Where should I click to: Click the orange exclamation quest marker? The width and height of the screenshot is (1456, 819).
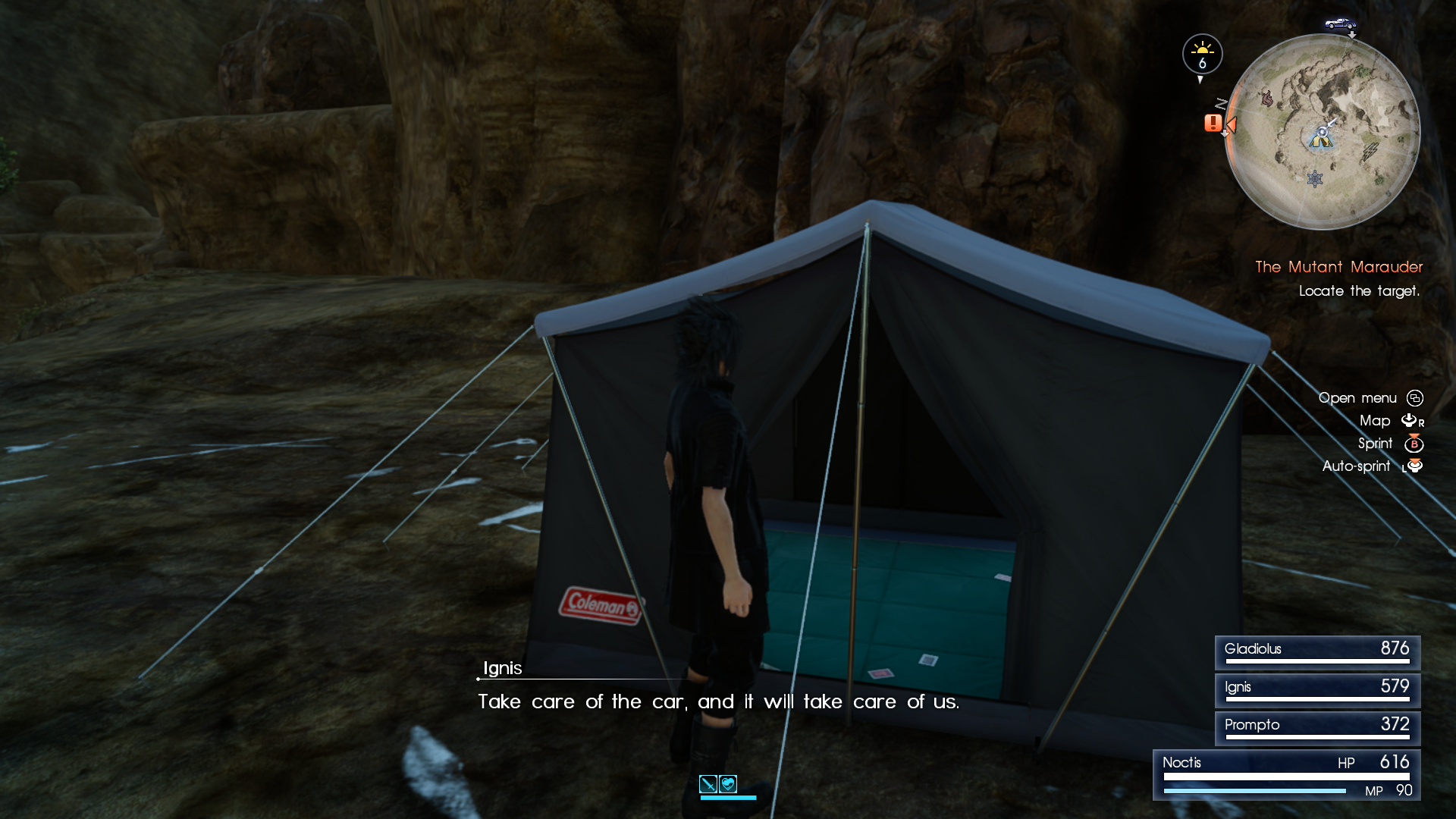pos(1213,123)
